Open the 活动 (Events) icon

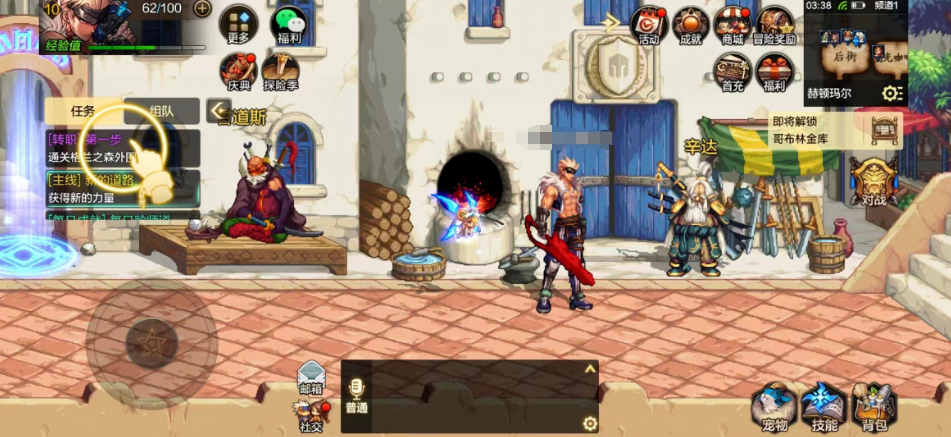pyautogui.click(x=649, y=24)
